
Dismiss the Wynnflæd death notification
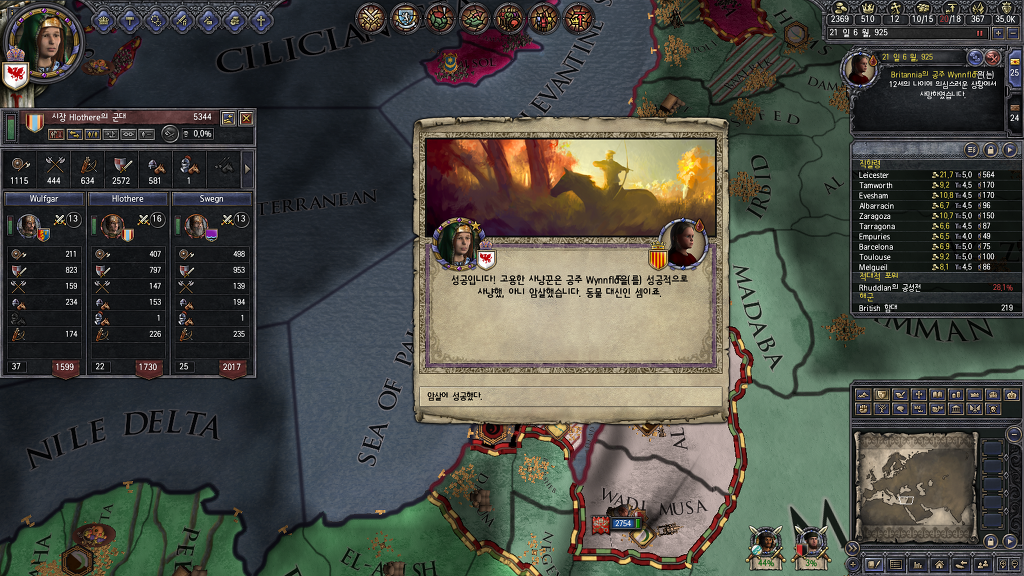tap(993, 58)
